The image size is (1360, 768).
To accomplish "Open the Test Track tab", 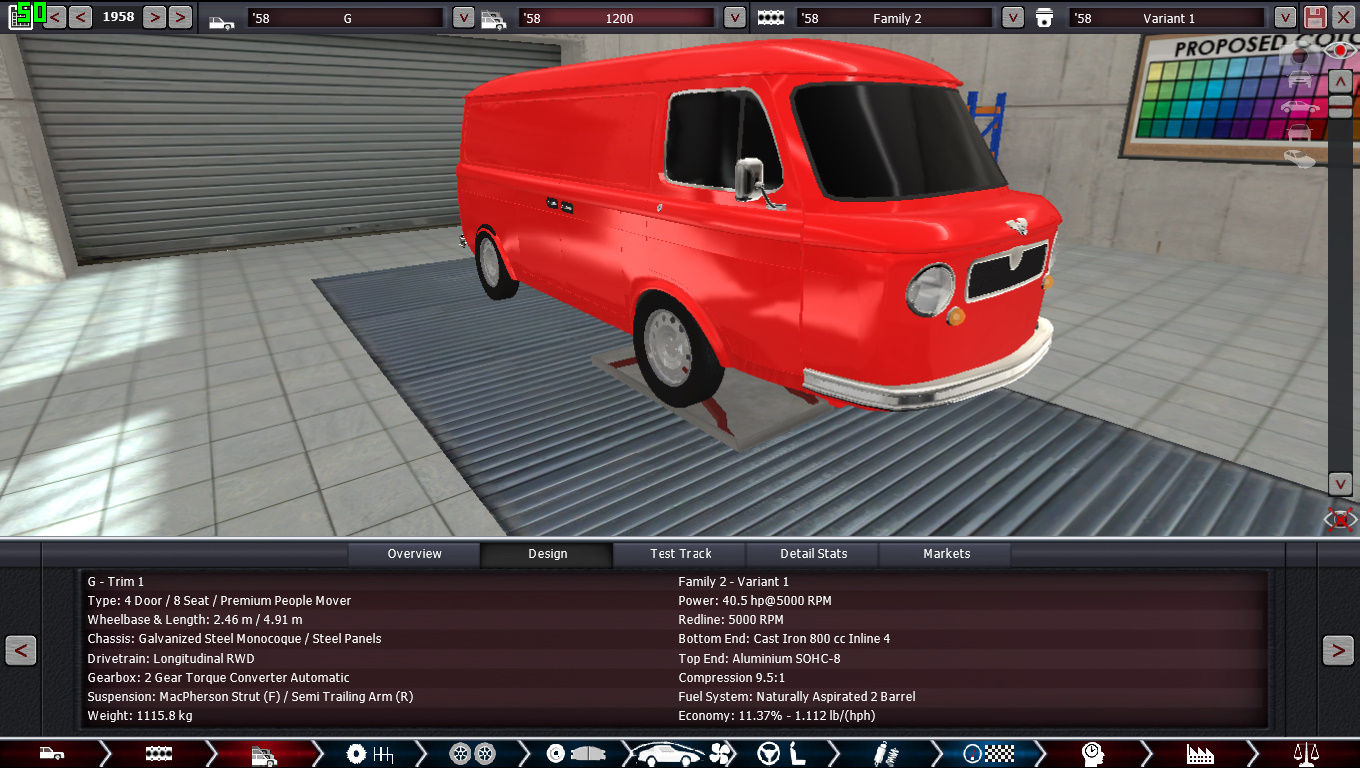I will click(x=681, y=554).
